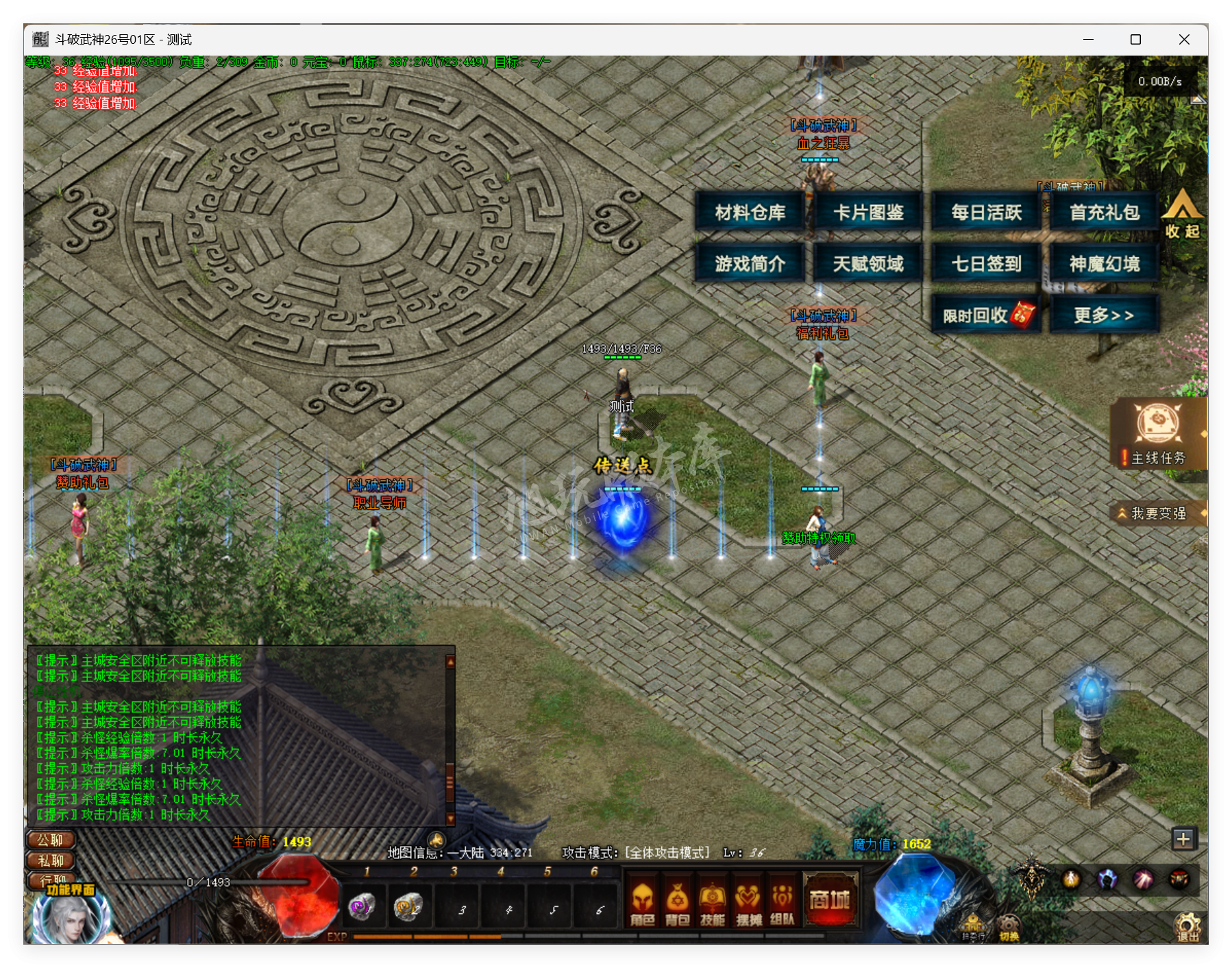Switch to the 私聊 chat tab

point(49,859)
